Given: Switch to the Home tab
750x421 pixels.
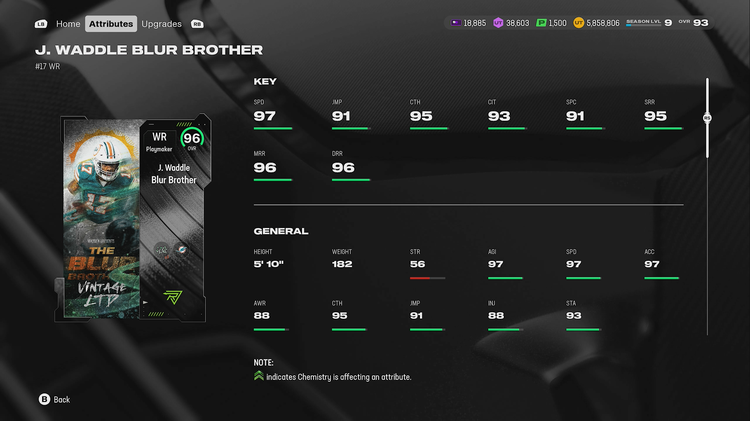Looking at the screenshot, I should point(68,23).
